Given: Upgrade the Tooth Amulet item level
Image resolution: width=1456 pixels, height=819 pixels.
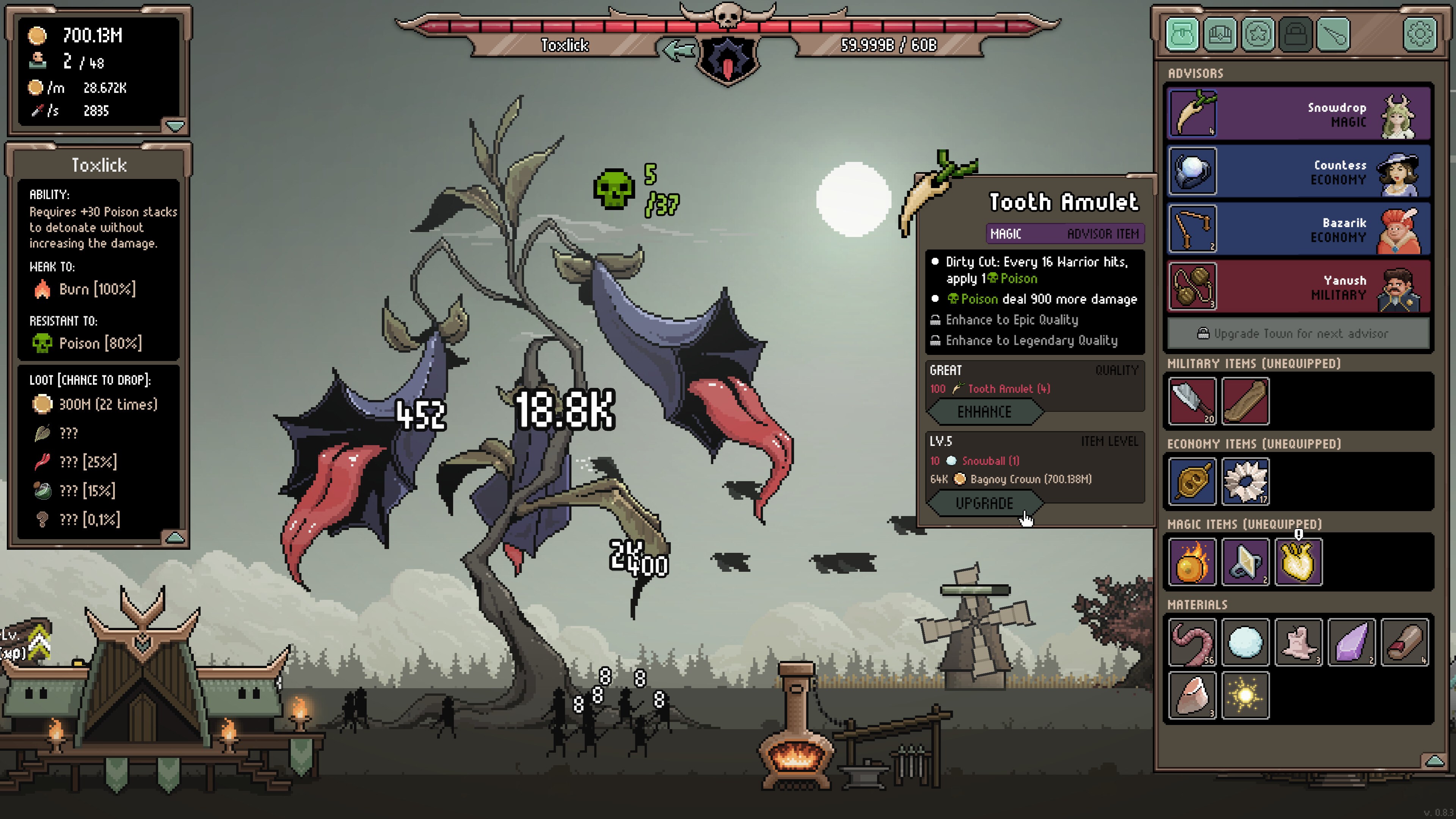Looking at the screenshot, I should [x=984, y=503].
